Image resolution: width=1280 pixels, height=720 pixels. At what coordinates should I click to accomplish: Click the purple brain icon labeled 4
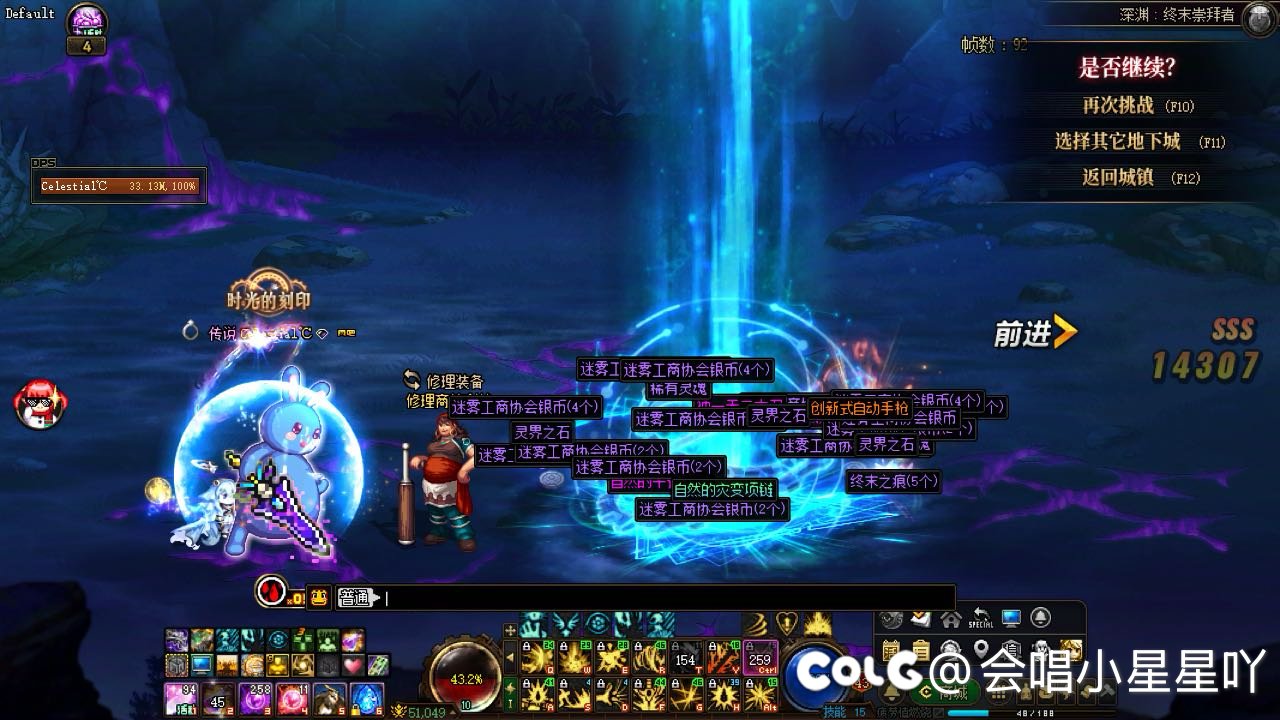[87, 20]
